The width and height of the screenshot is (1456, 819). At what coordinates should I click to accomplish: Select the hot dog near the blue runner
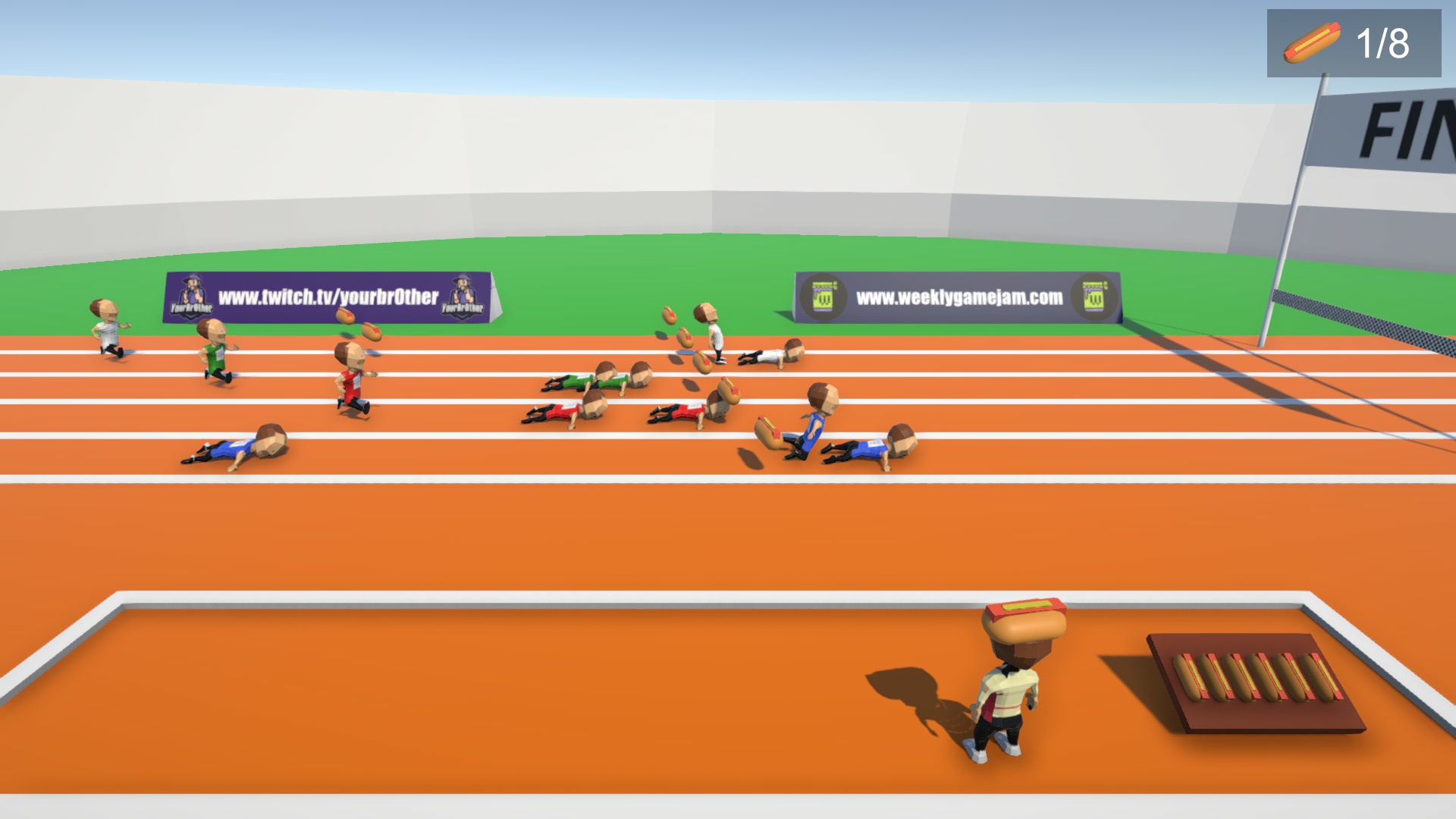click(x=767, y=426)
